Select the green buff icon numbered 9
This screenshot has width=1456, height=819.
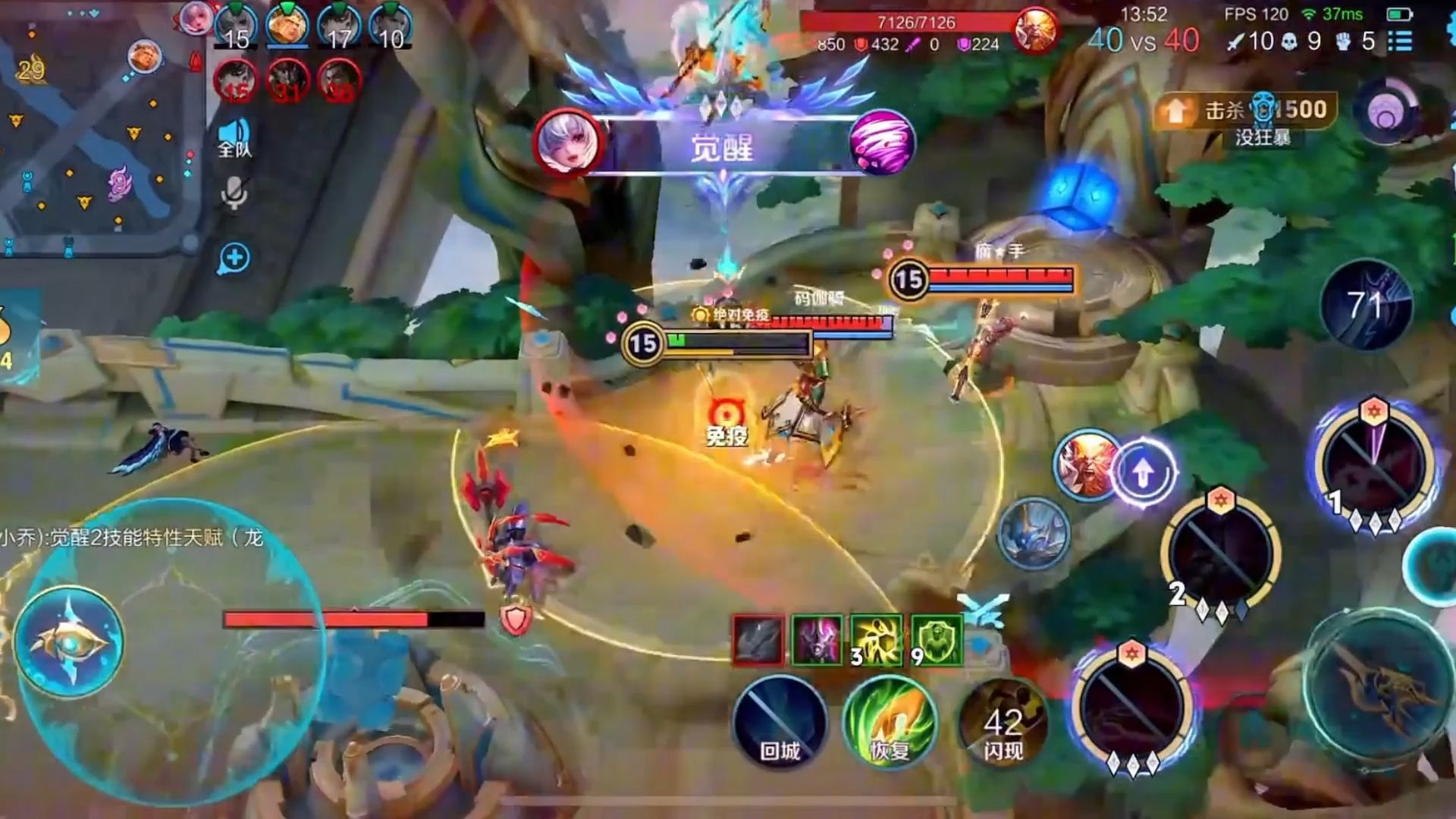[x=937, y=641]
